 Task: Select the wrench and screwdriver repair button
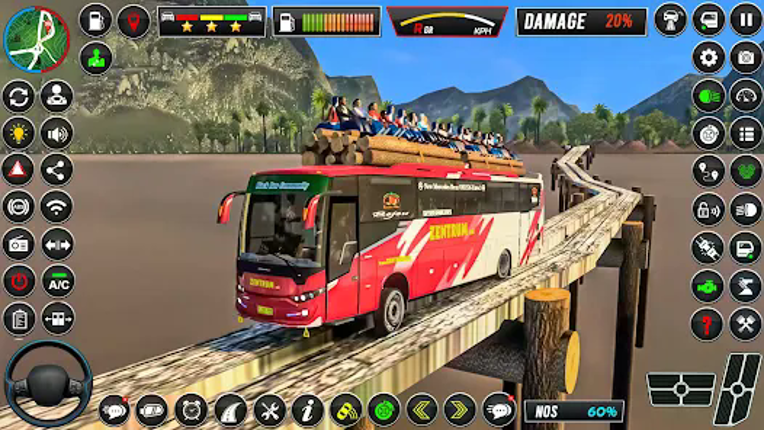click(269, 410)
